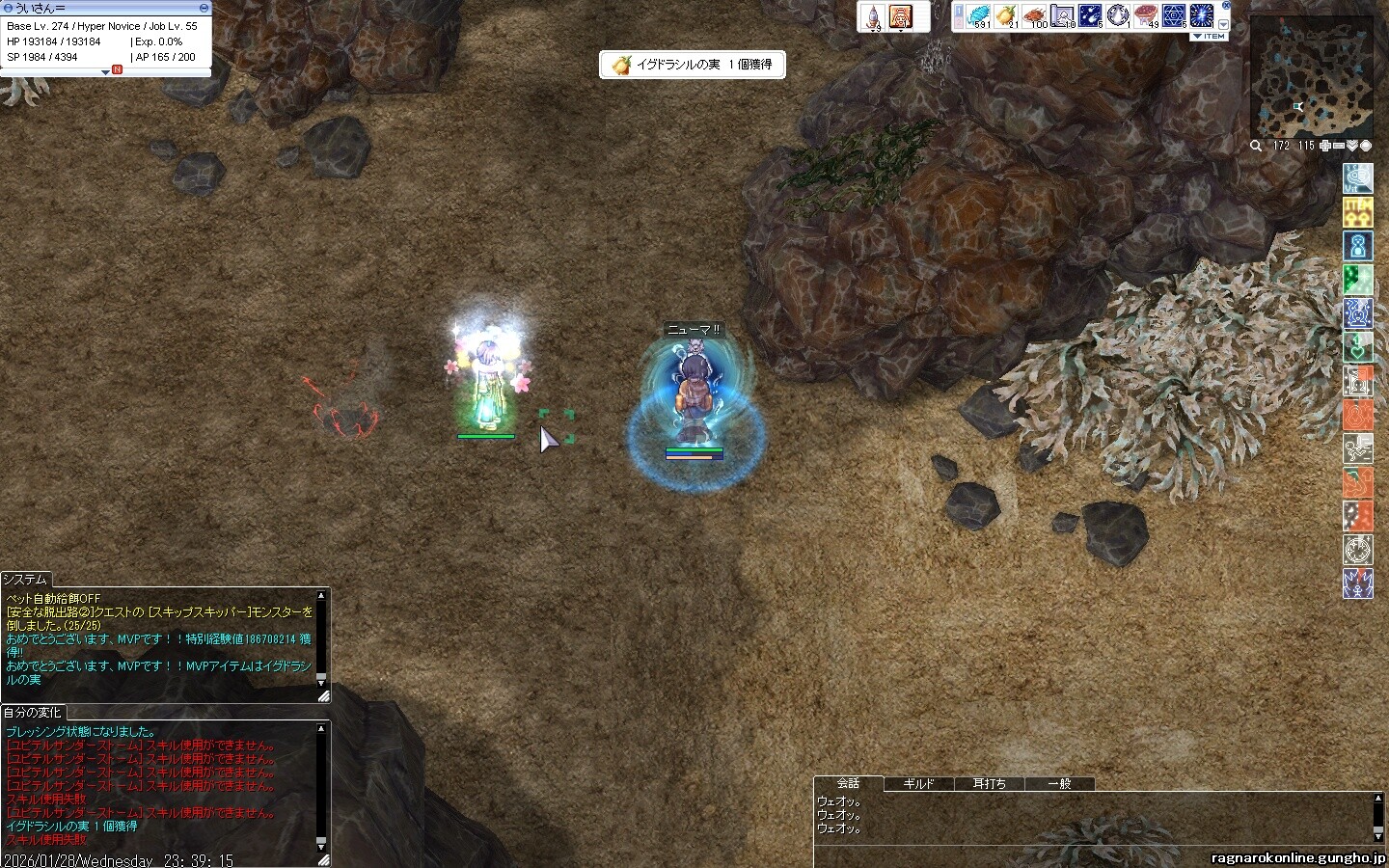Viewport: 1389px width, 868px height.
Task: Close the item shortcut bar
Action: tap(1226, 6)
